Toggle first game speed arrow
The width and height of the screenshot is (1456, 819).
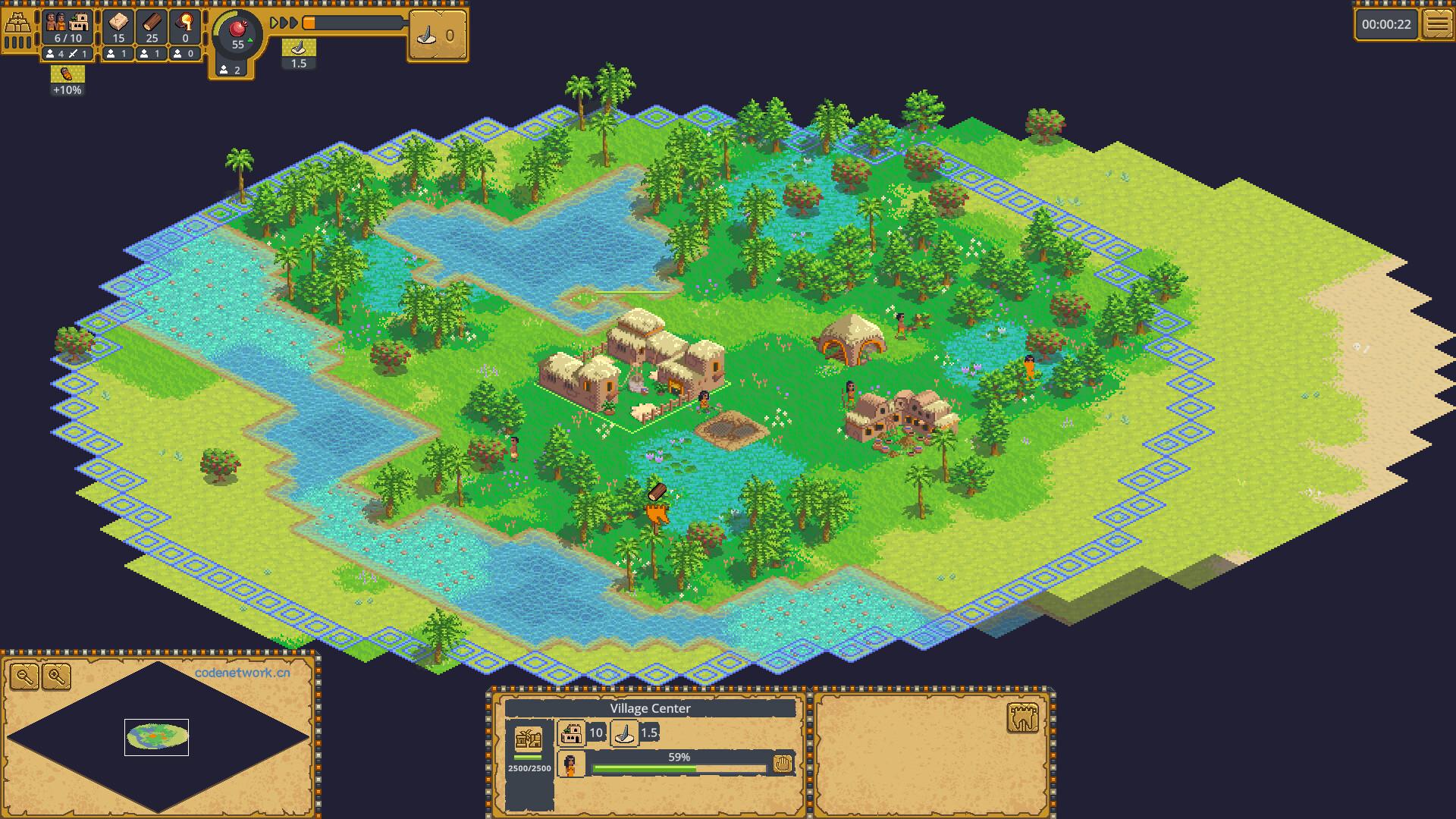272,23
